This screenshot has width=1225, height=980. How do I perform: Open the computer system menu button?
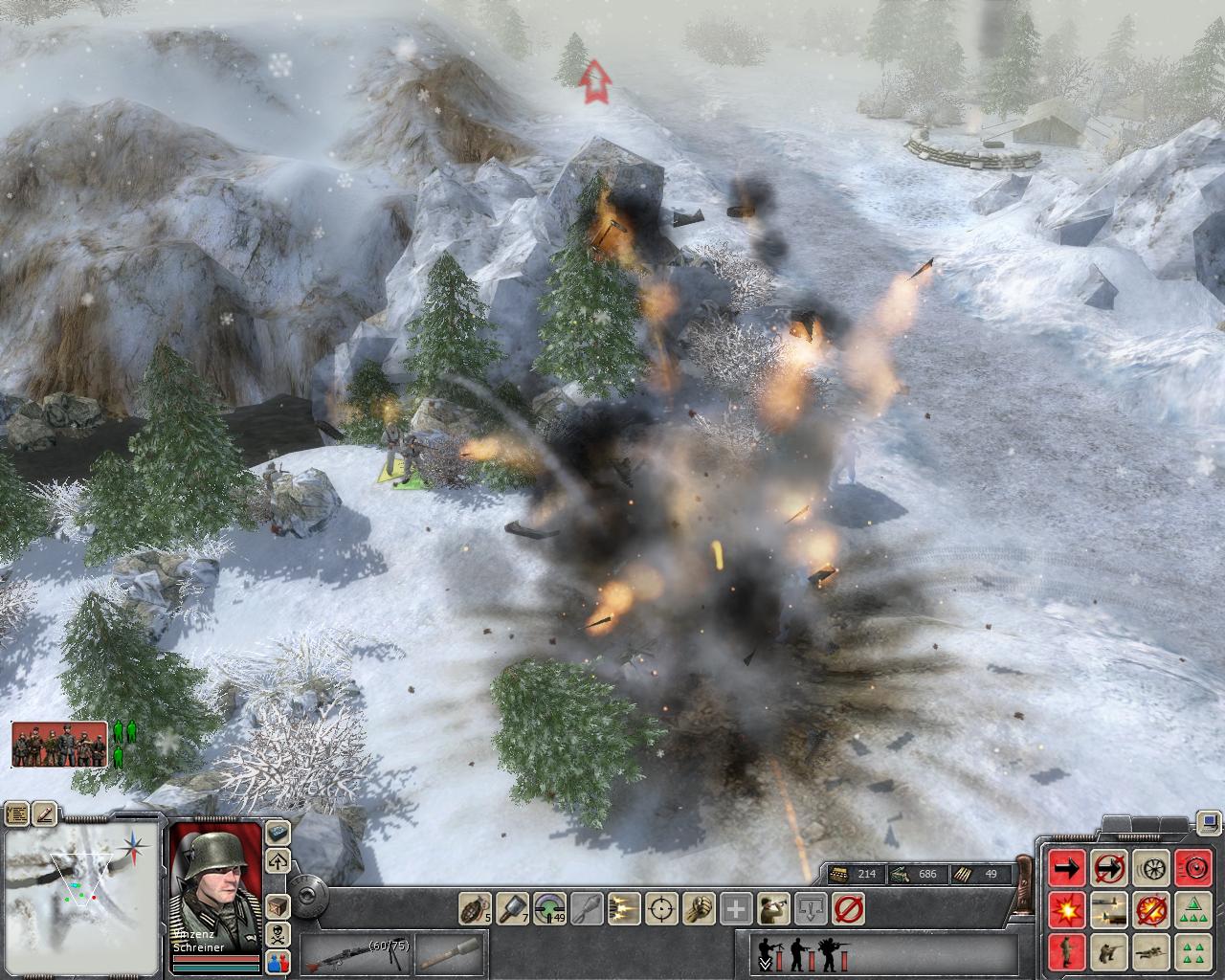[x=1210, y=821]
